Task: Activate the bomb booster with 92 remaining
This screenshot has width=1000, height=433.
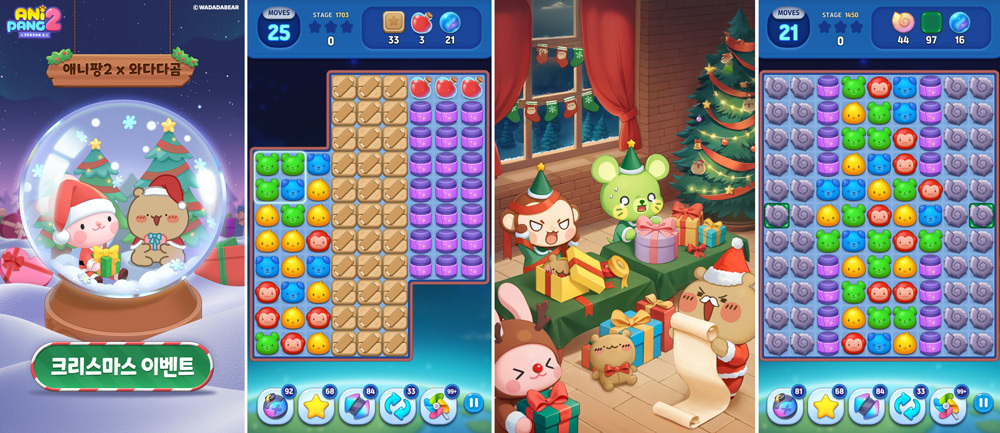Action: point(274,405)
